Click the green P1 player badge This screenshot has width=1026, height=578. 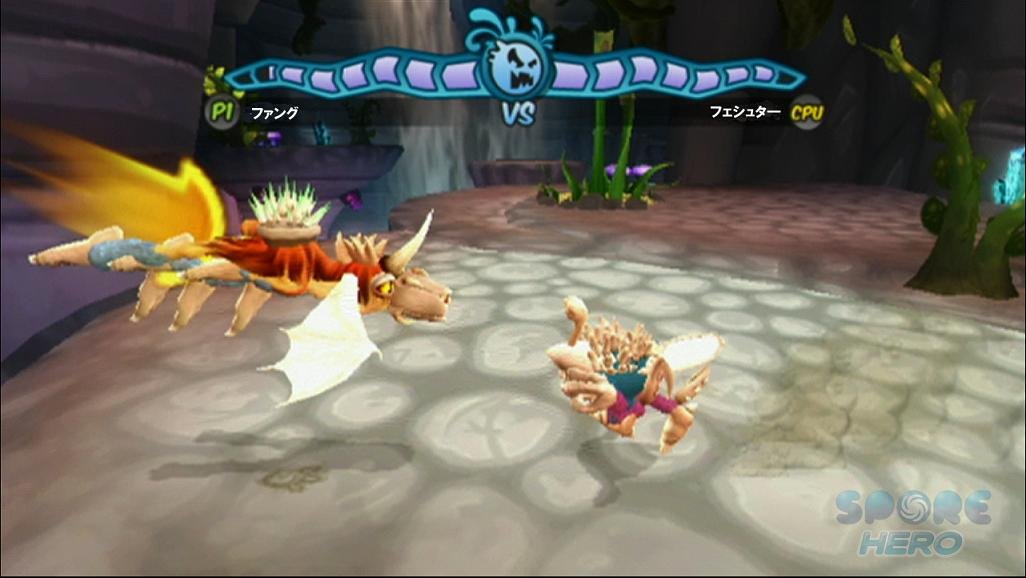point(221,110)
